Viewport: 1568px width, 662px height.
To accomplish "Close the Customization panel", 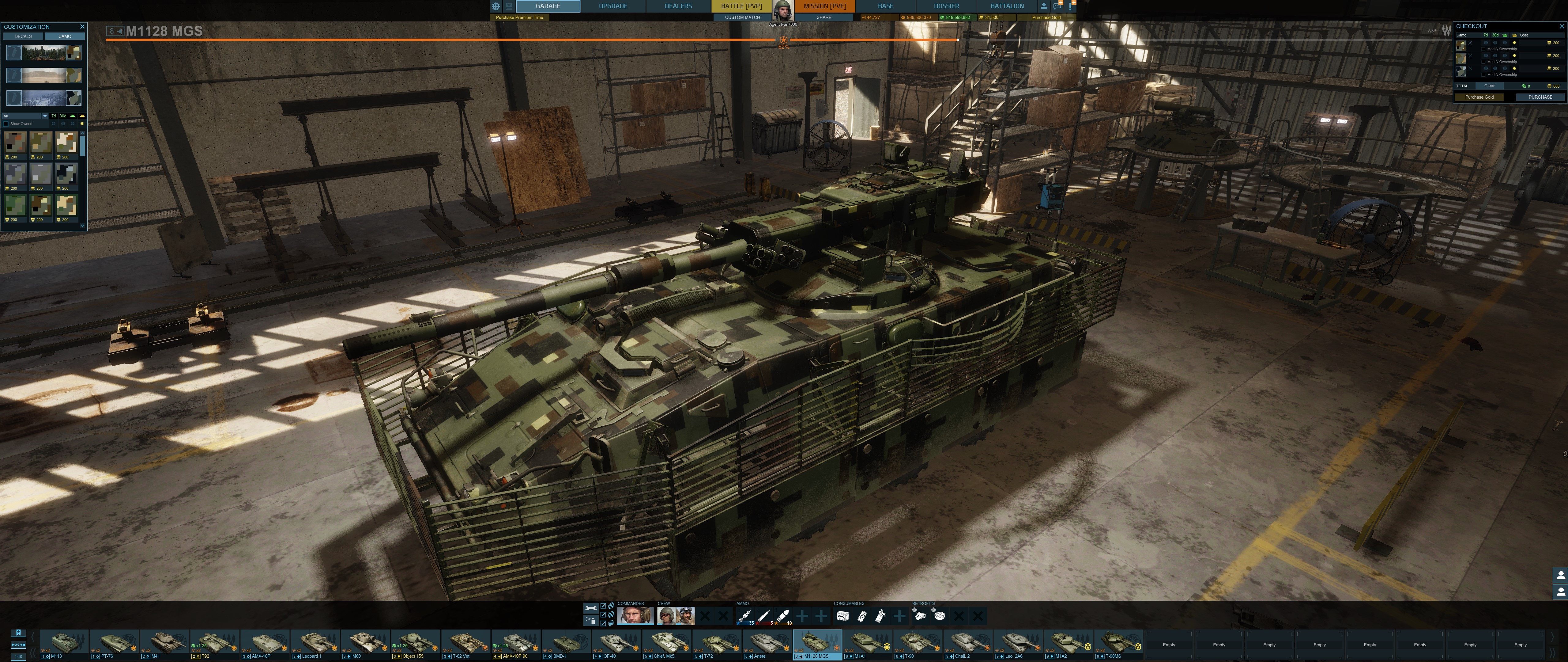I will (82, 27).
